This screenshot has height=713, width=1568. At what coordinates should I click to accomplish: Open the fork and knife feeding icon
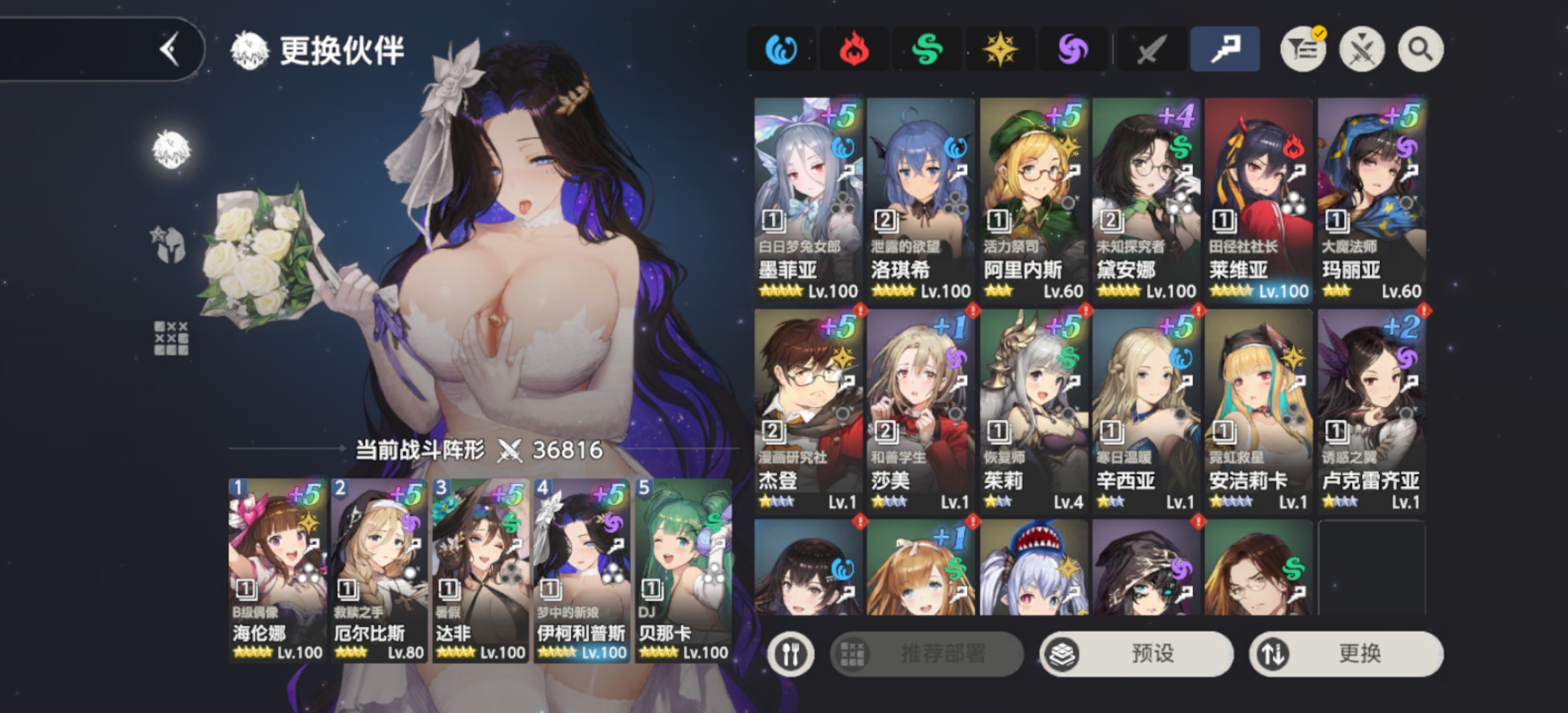pos(790,654)
